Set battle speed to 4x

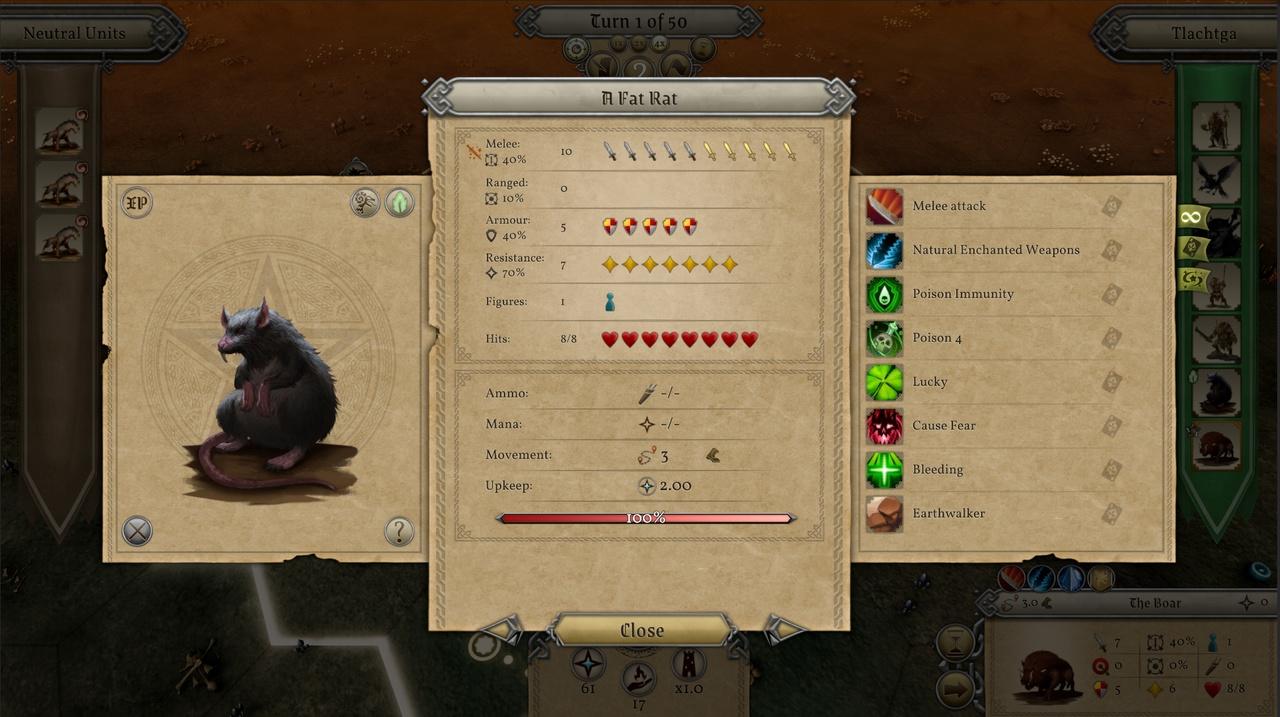click(x=660, y=43)
